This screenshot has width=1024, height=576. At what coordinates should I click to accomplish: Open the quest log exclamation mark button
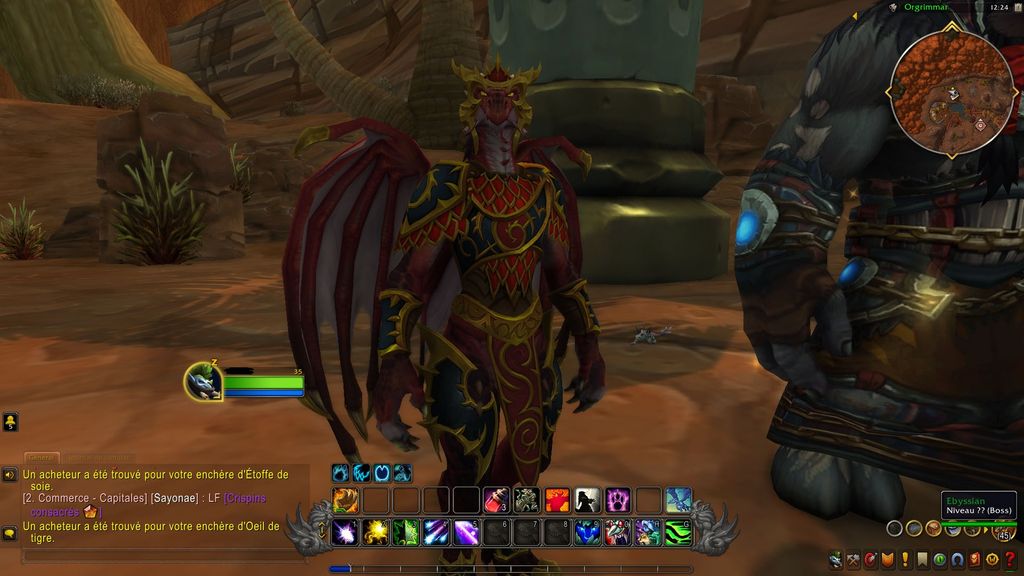905,560
